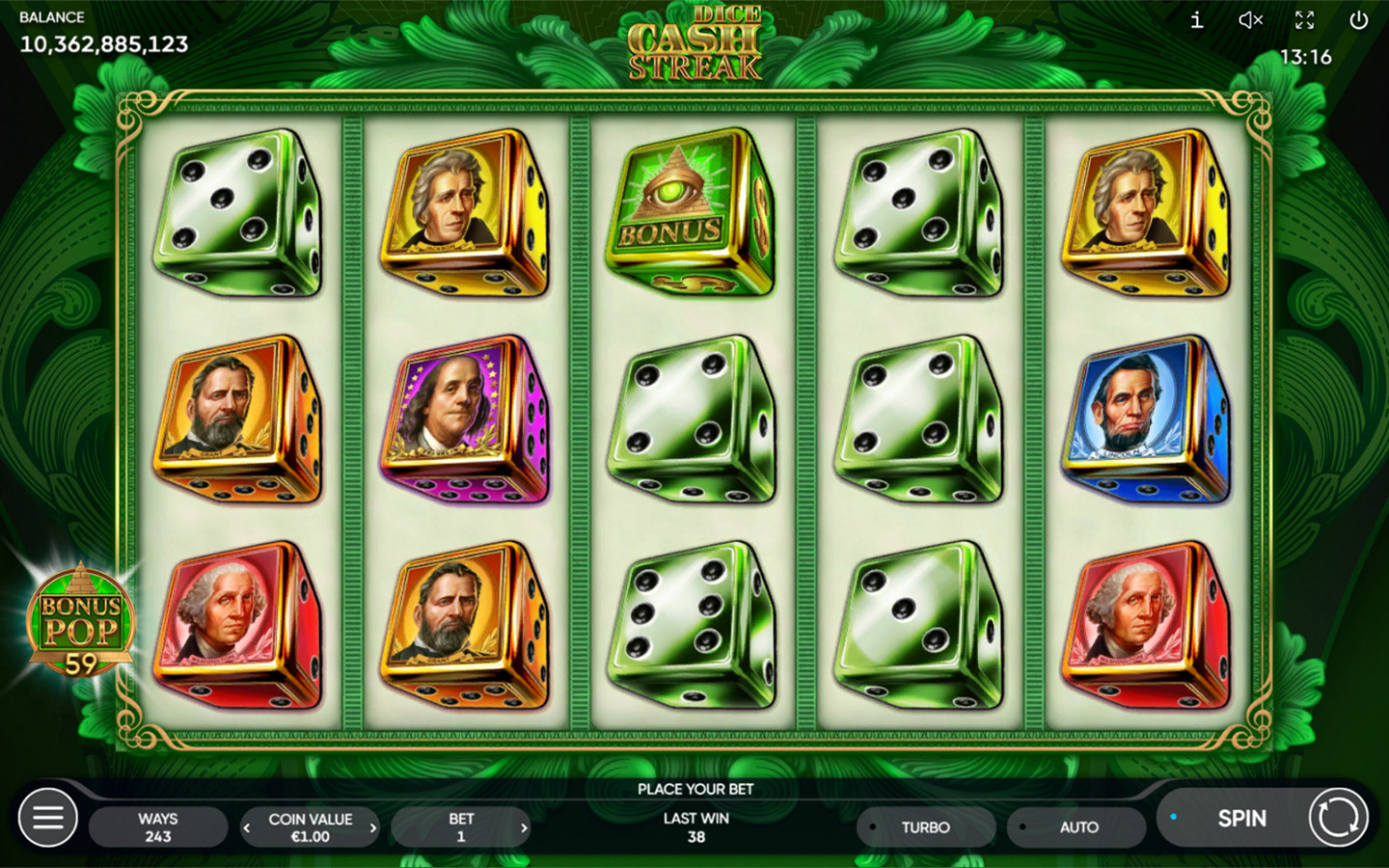Enable AUTO spin

tap(1077, 827)
